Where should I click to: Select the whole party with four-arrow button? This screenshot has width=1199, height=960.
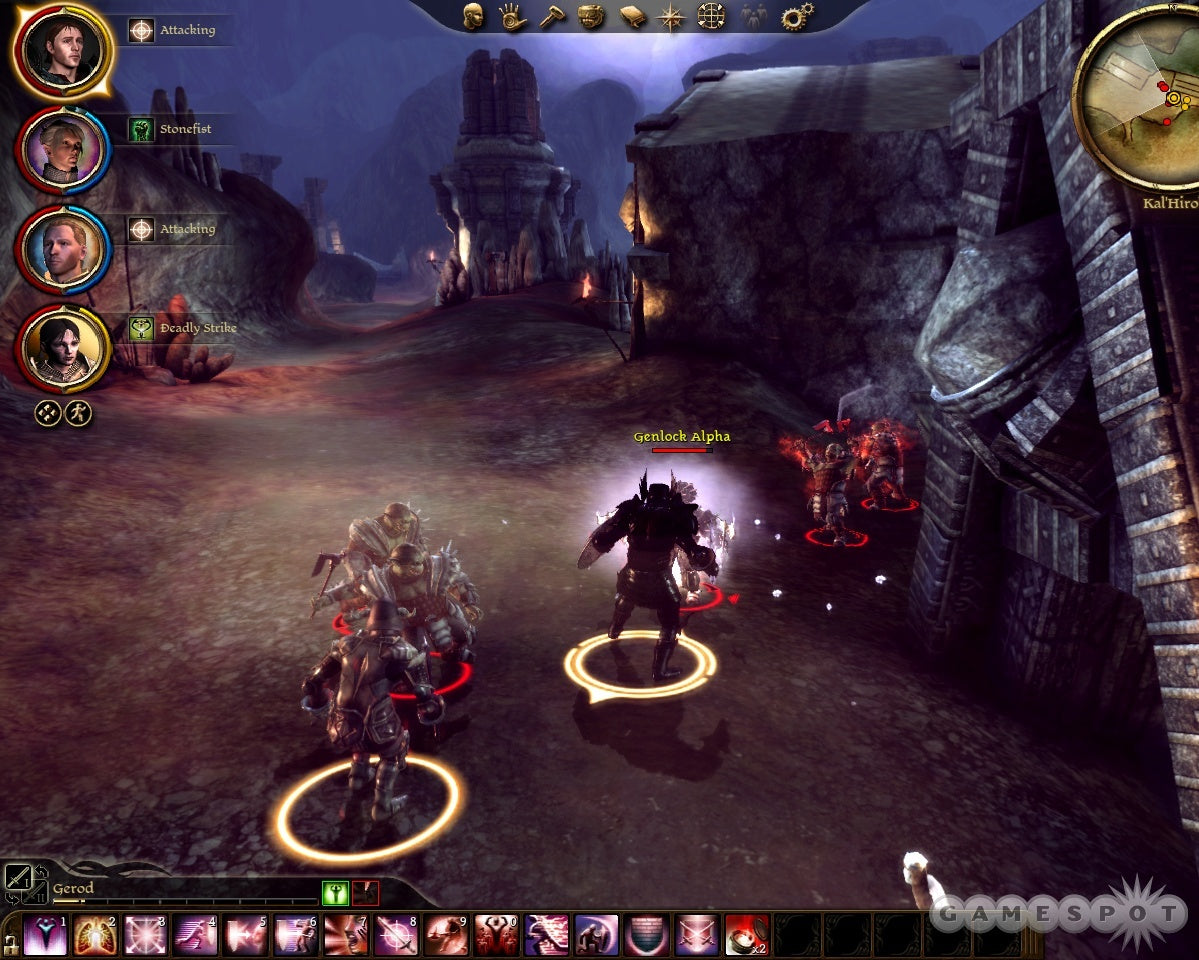(48, 412)
